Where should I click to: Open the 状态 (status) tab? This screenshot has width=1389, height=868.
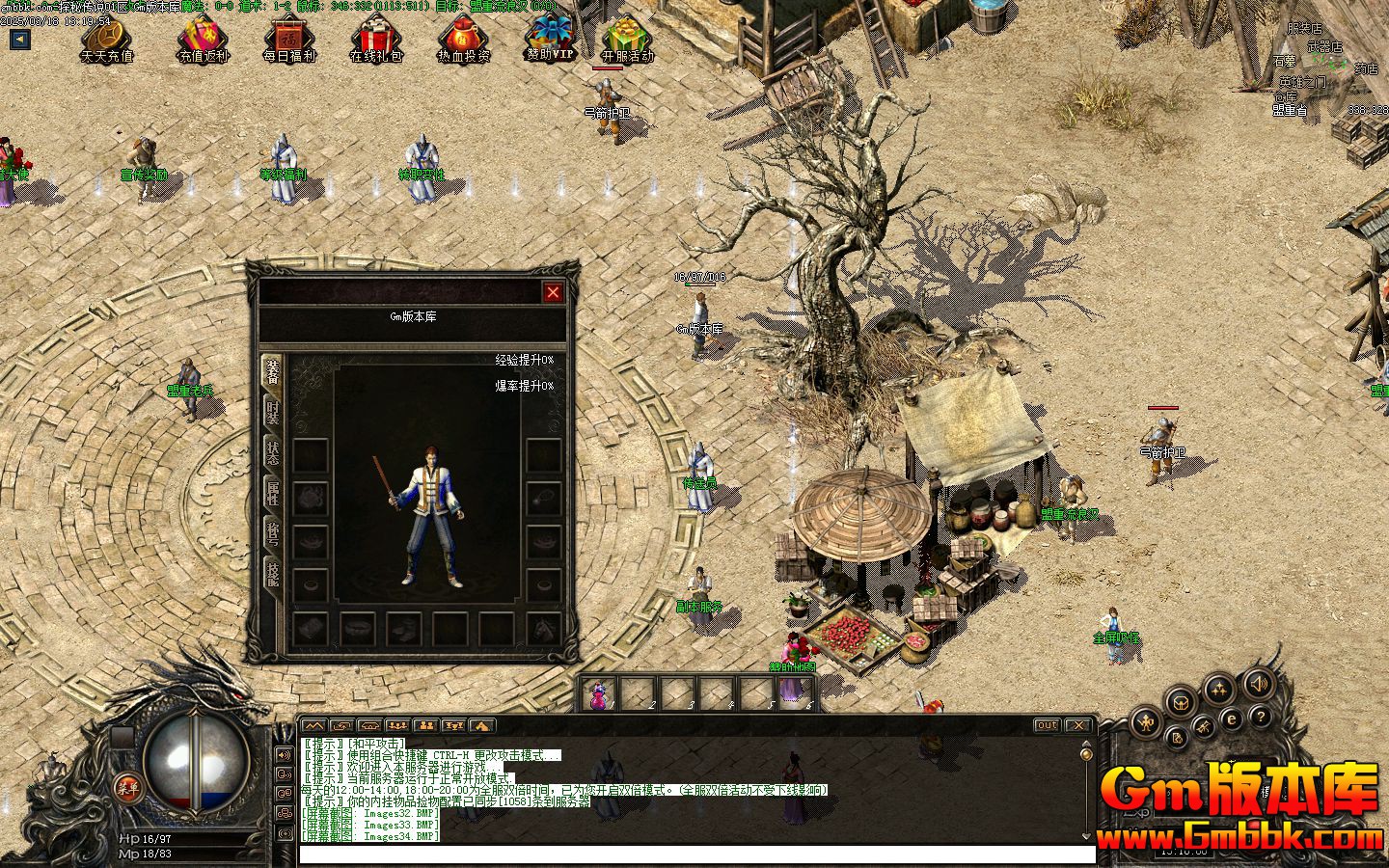(x=273, y=455)
